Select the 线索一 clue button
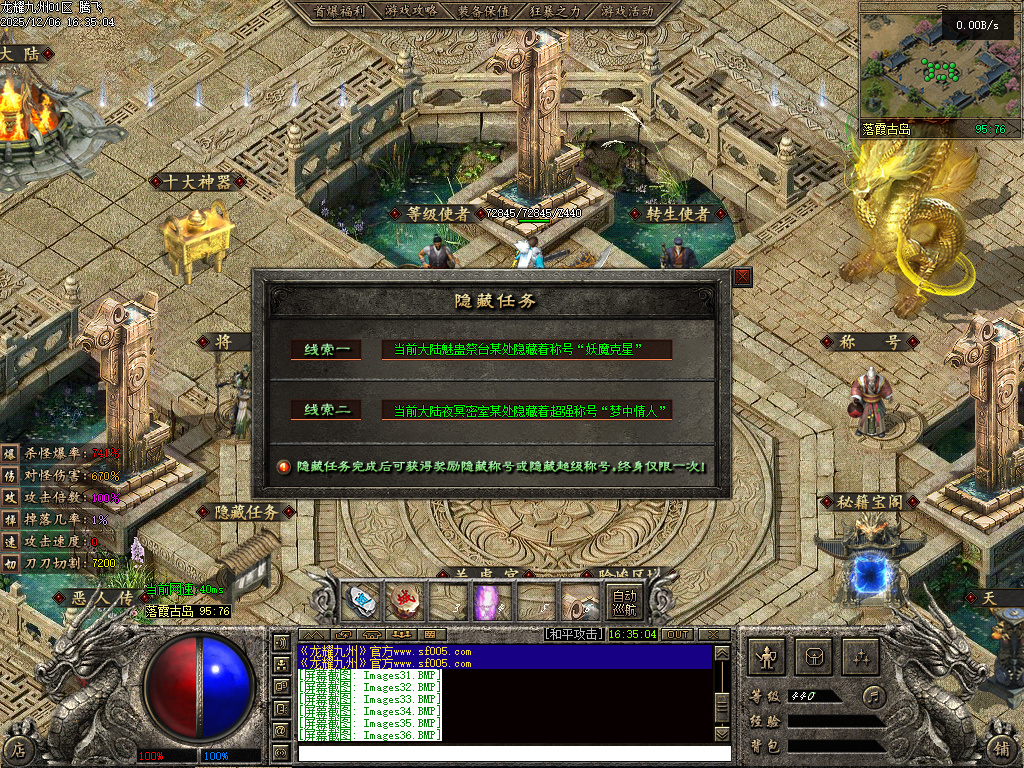Image resolution: width=1024 pixels, height=768 pixels. 325,350
